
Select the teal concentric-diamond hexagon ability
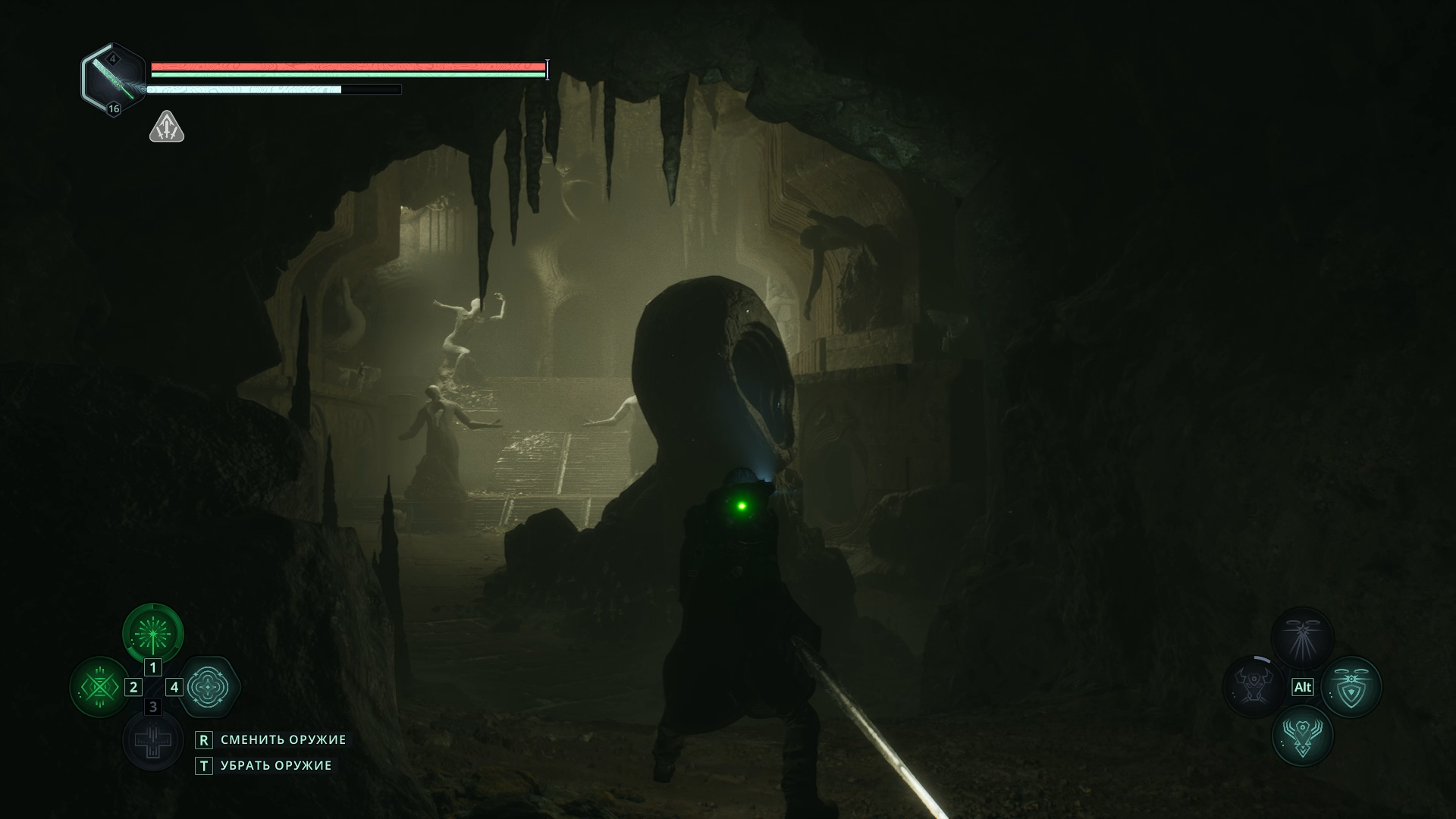[x=208, y=687]
